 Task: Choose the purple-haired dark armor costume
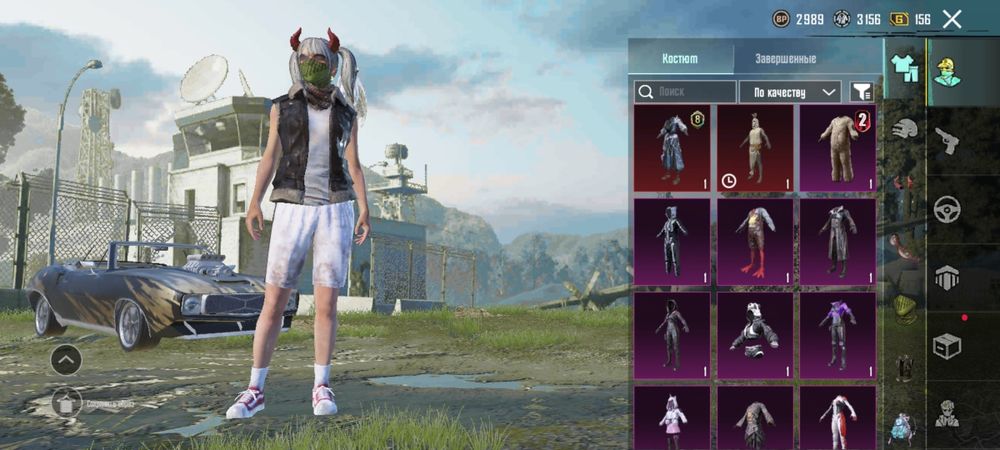tap(837, 334)
